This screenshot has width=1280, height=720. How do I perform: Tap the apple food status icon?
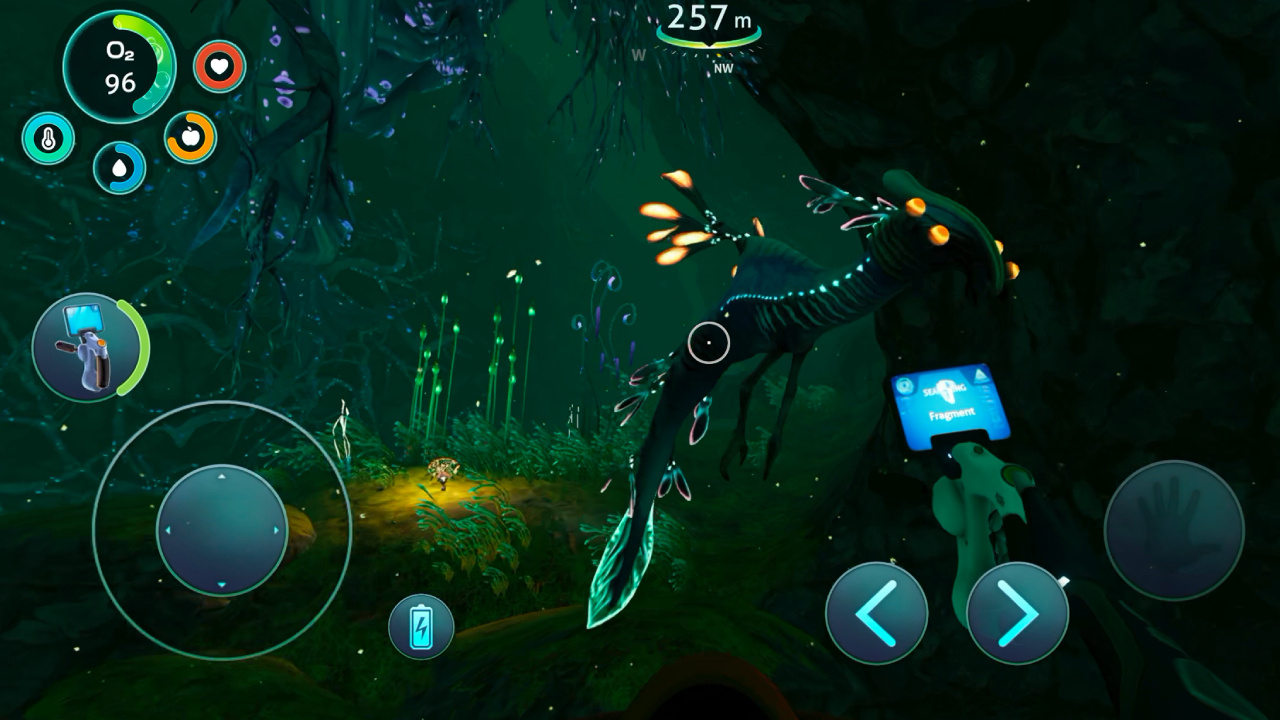190,137
